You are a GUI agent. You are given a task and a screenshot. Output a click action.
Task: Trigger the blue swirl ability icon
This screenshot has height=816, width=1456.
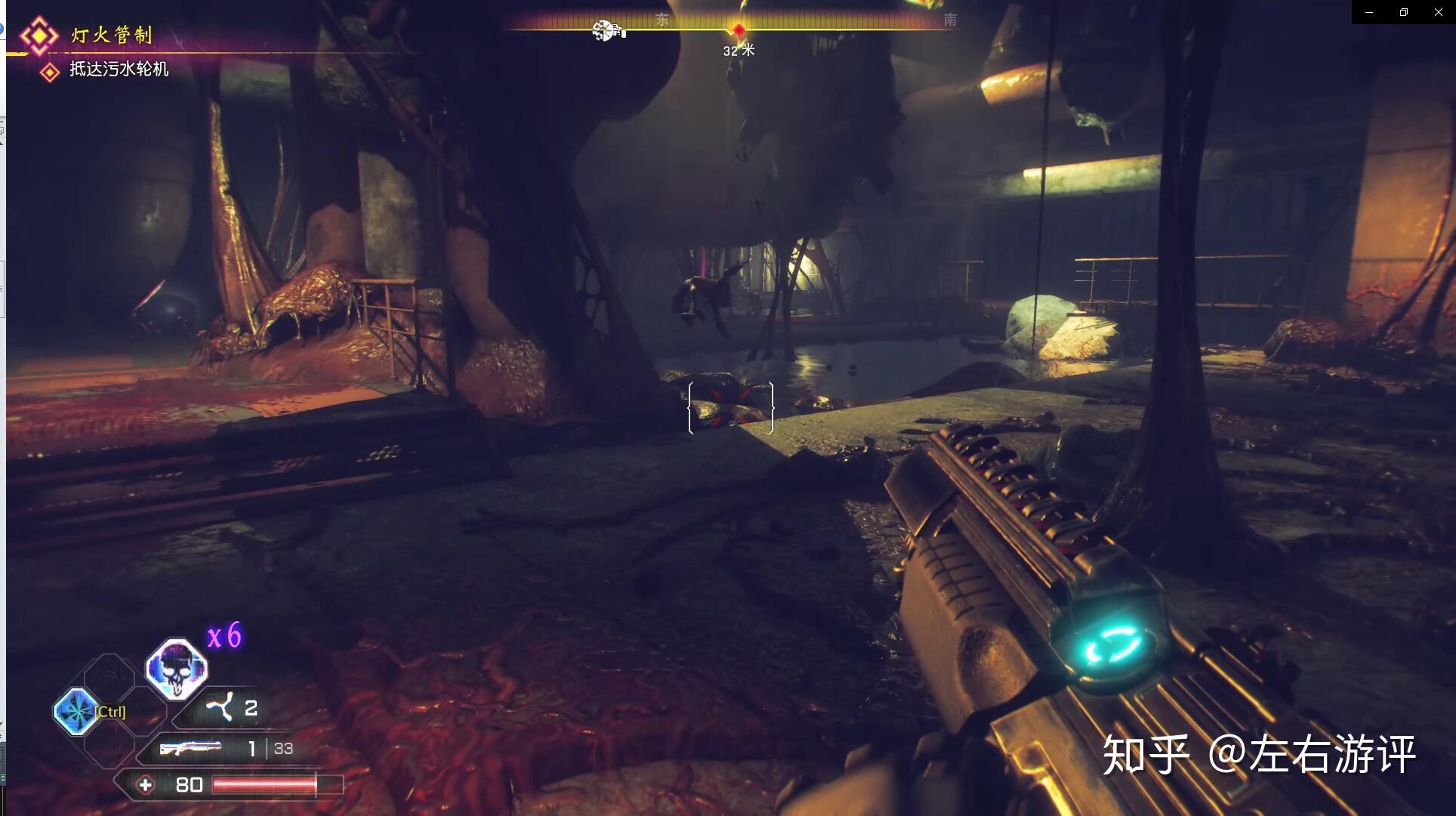[76, 711]
